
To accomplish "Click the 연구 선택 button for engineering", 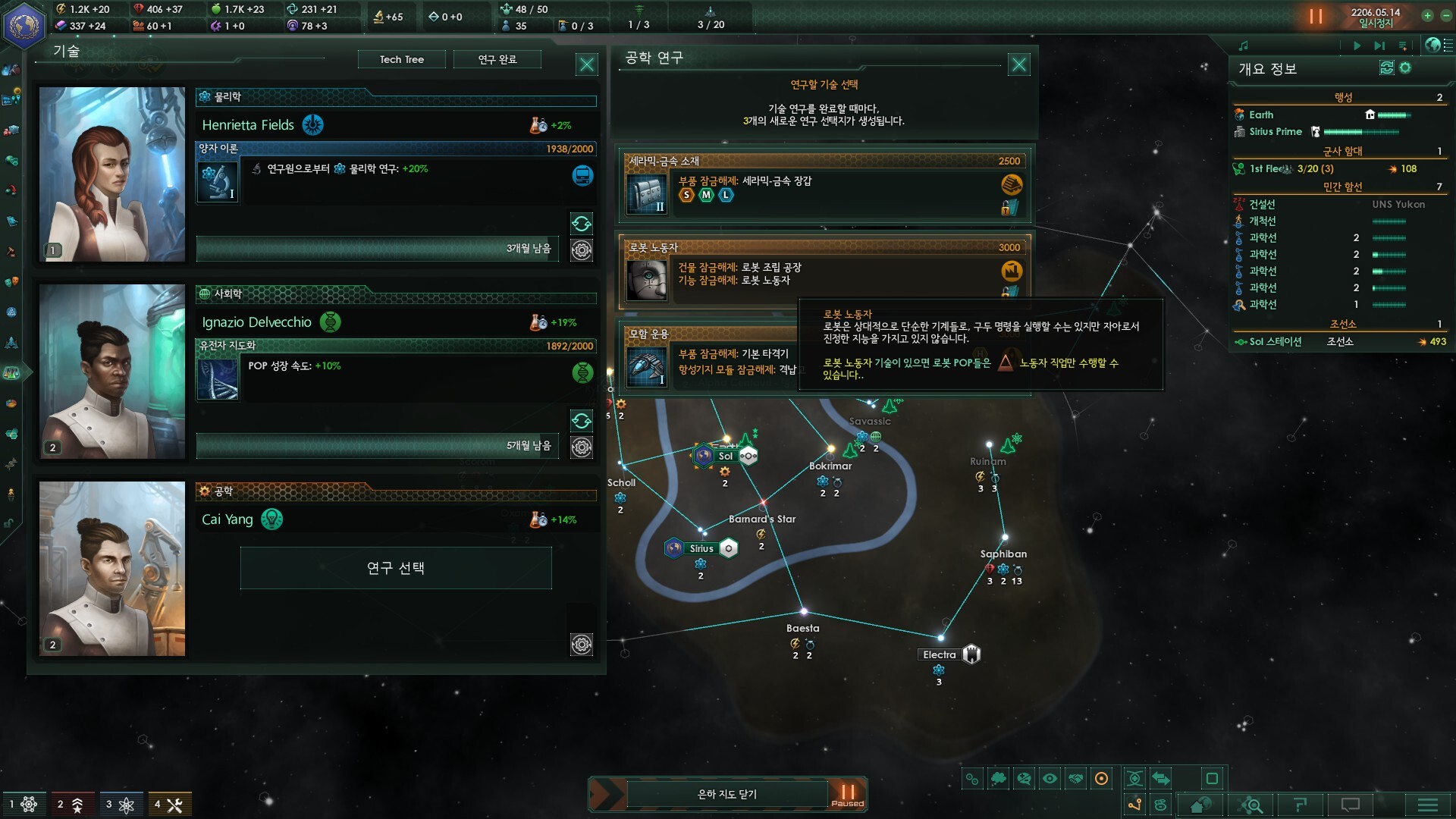I will click(x=395, y=568).
